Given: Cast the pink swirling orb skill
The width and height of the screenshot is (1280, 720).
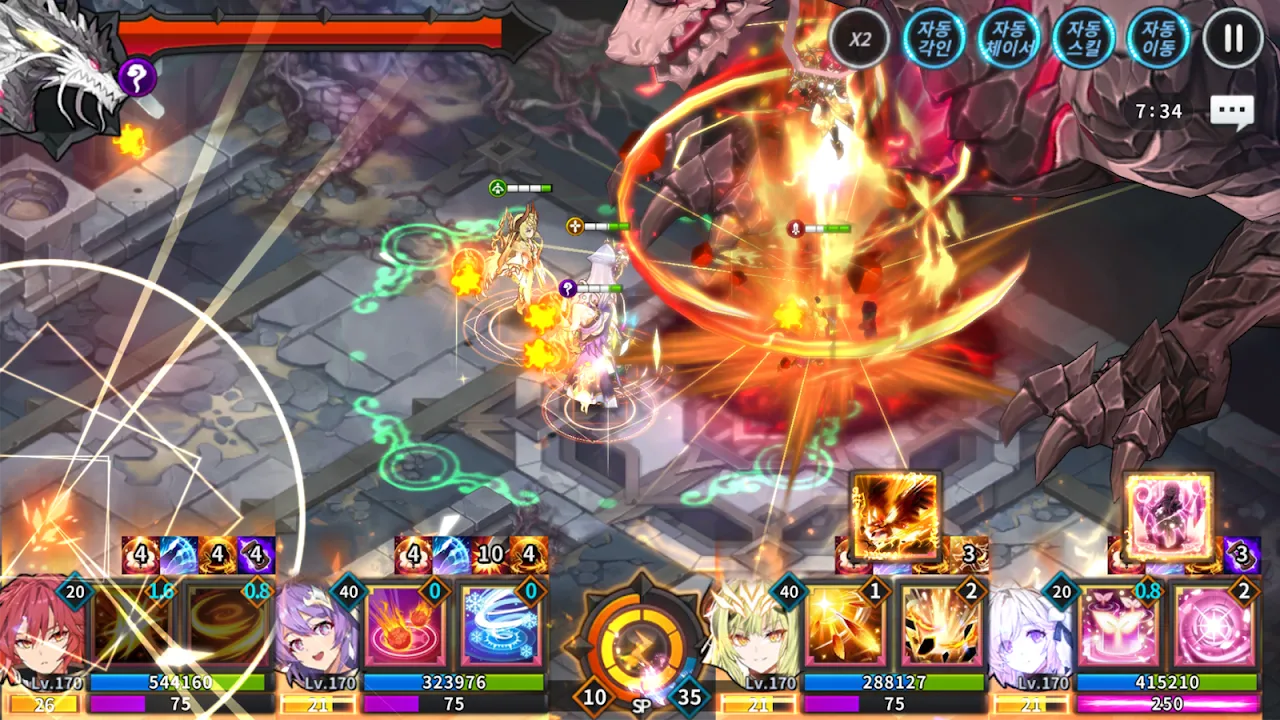Looking at the screenshot, I should (1213, 626).
